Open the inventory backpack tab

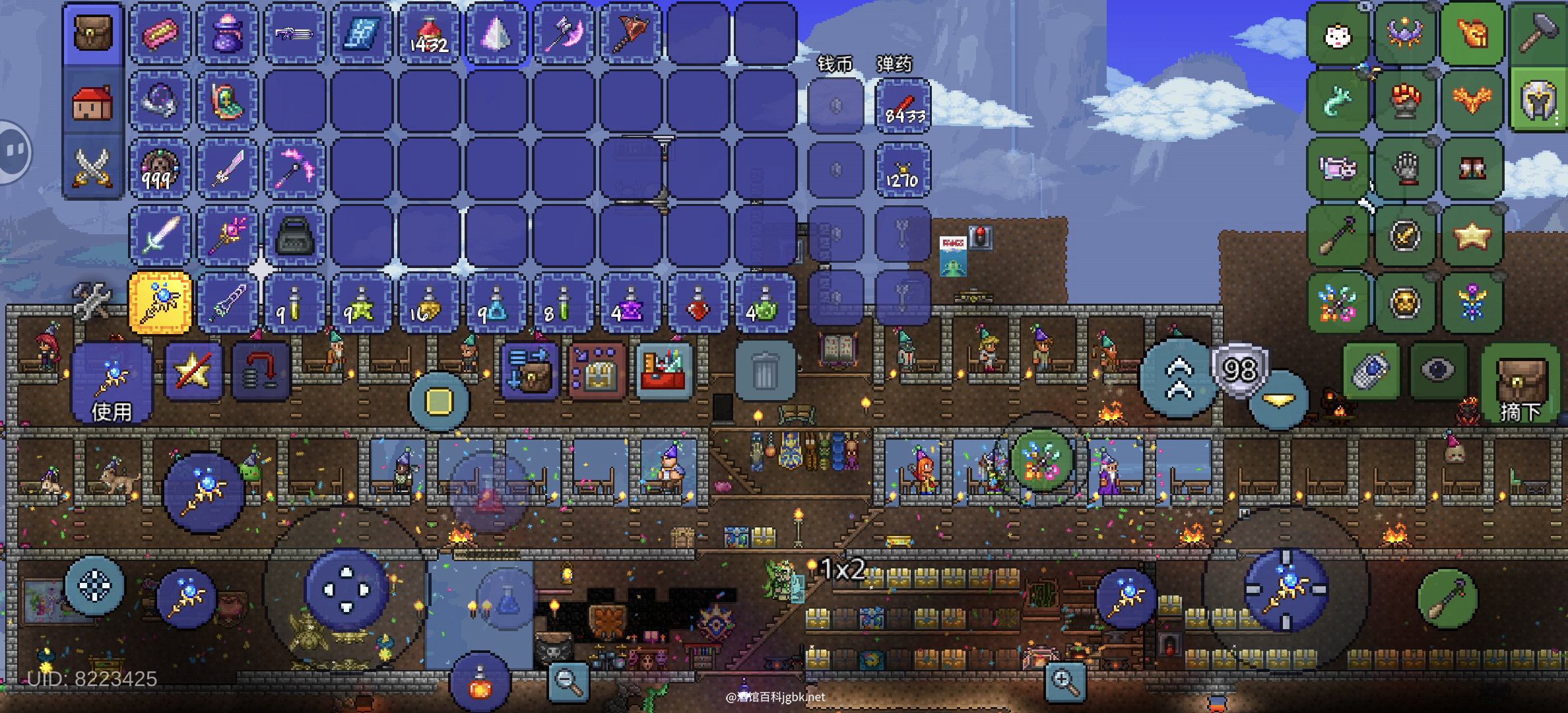coord(93,33)
